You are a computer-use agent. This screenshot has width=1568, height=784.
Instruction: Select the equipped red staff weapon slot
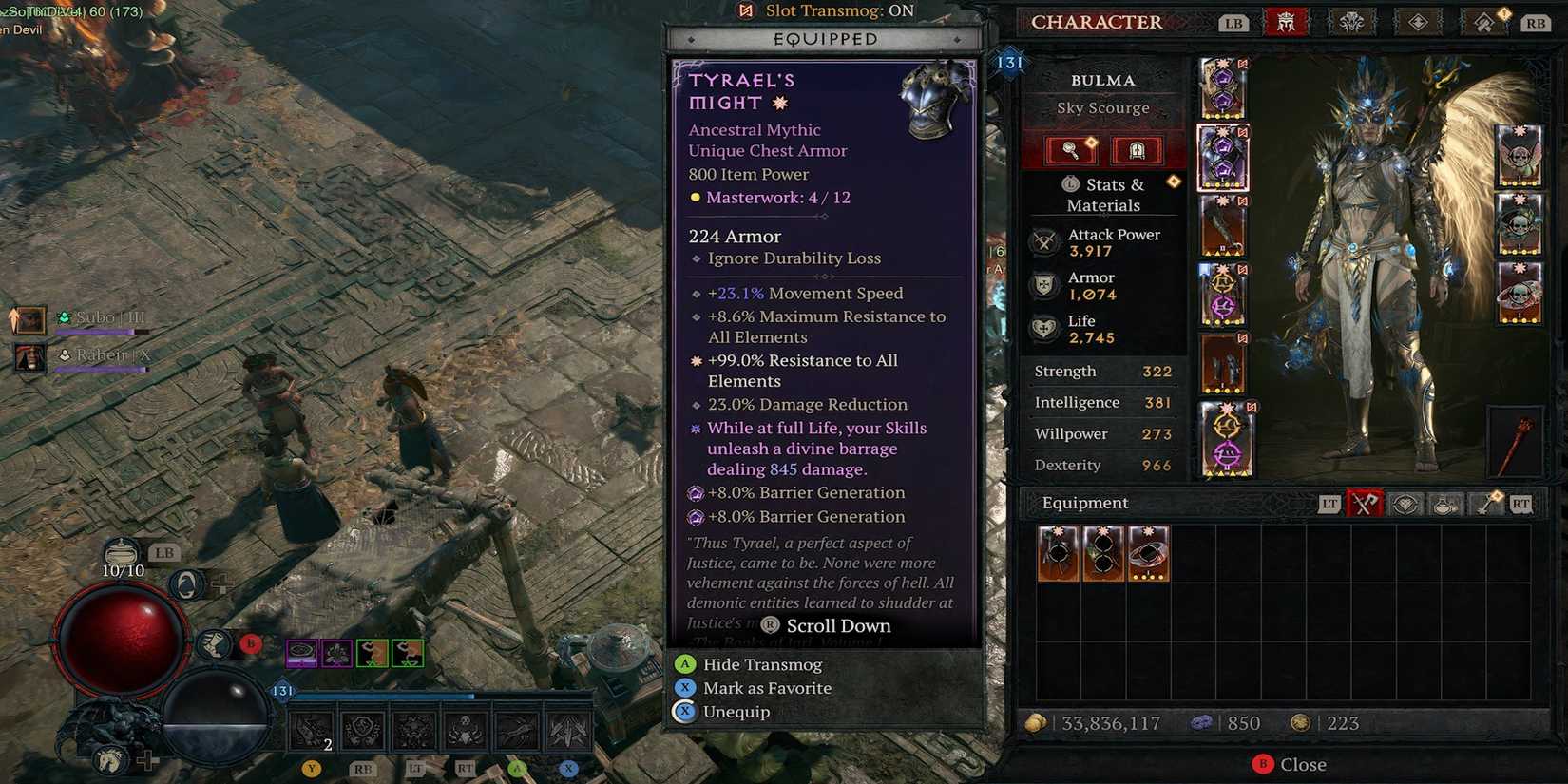click(1518, 442)
